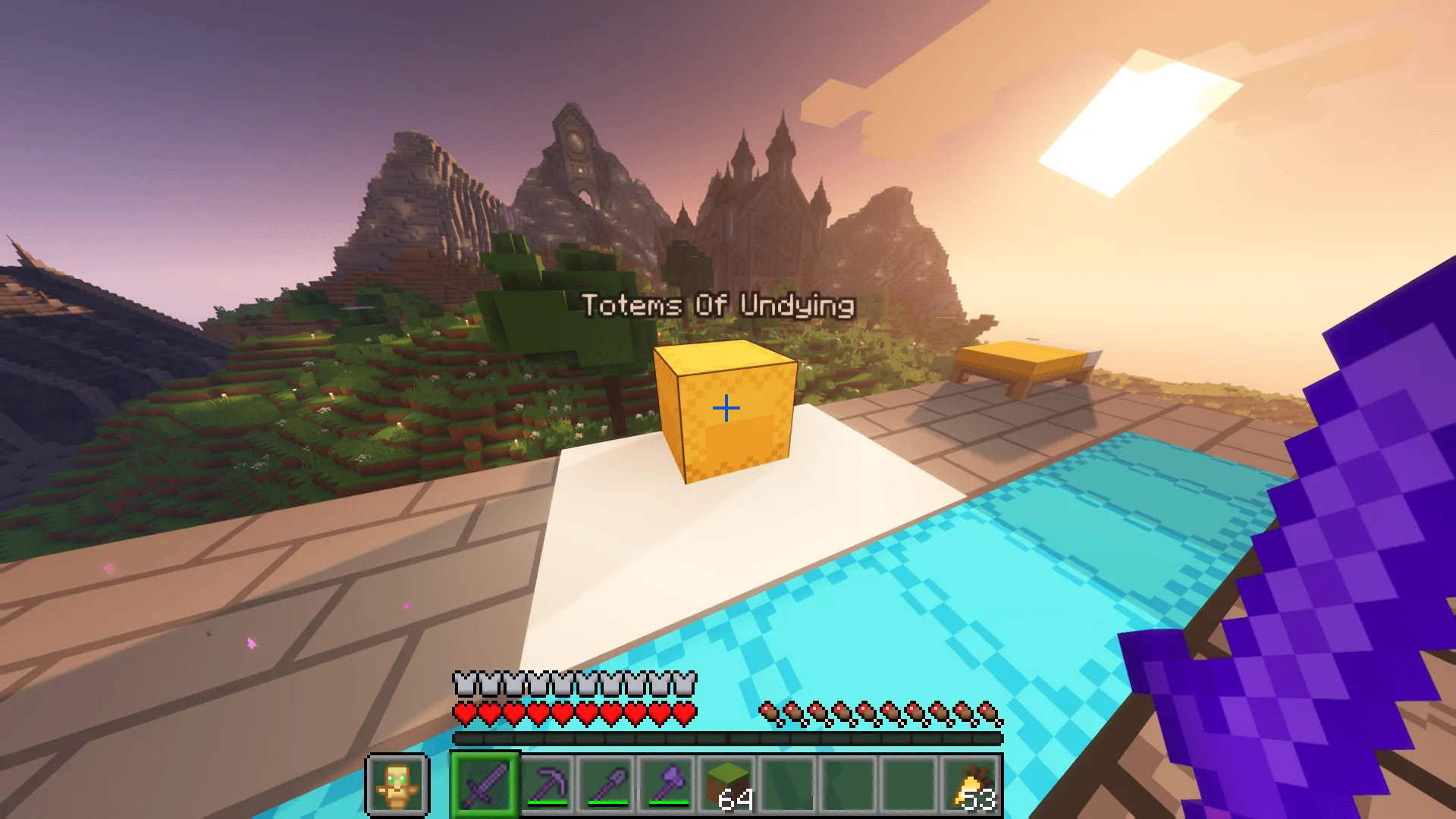The width and height of the screenshot is (1456, 819).
Task: Click the last chestplate icon on armor bar
Action: (686, 685)
